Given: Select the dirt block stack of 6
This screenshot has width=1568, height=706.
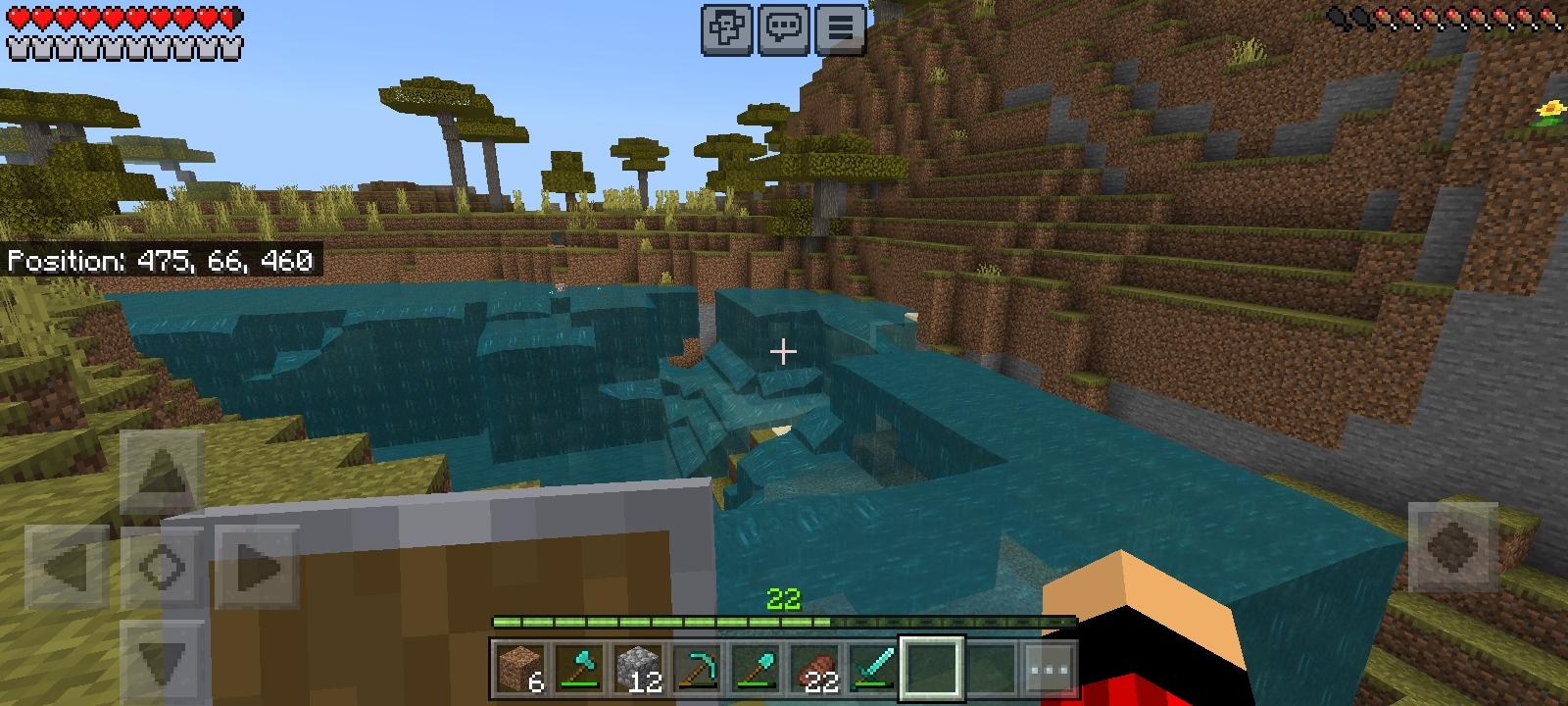Looking at the screenshot, I should pos(516,667).
